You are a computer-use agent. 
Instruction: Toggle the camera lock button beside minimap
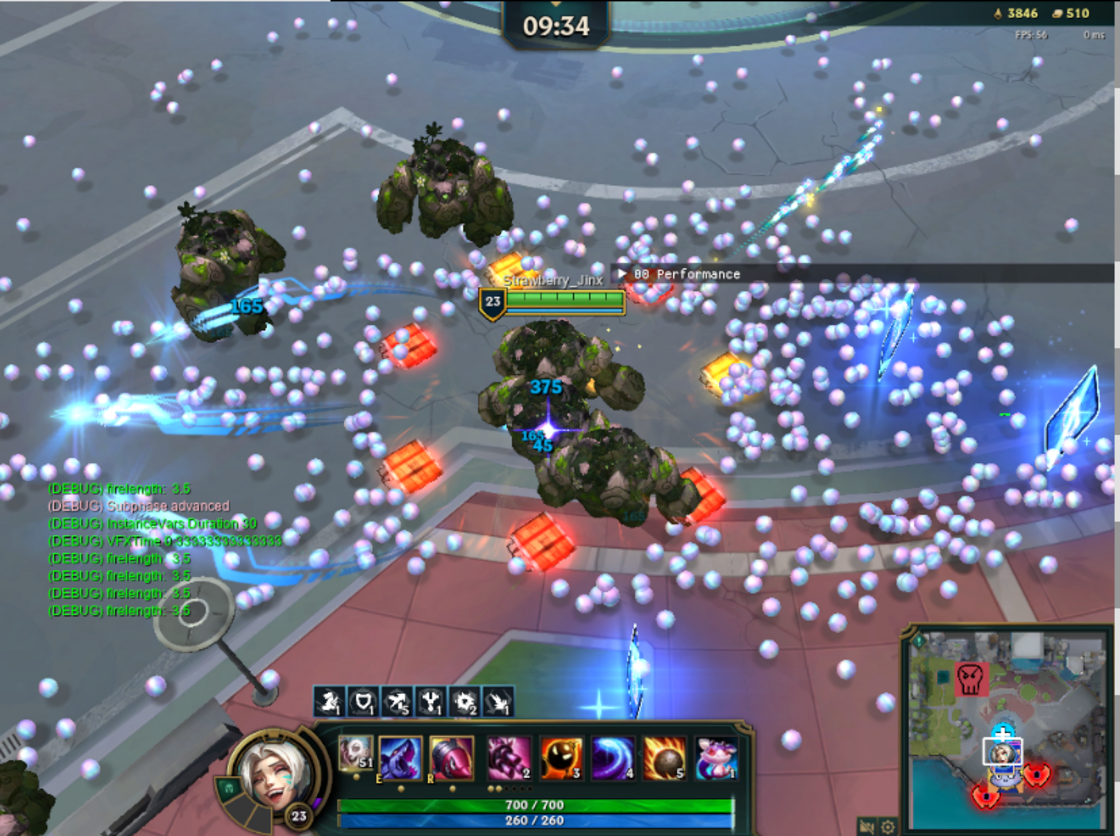click(x=866, y=827)
